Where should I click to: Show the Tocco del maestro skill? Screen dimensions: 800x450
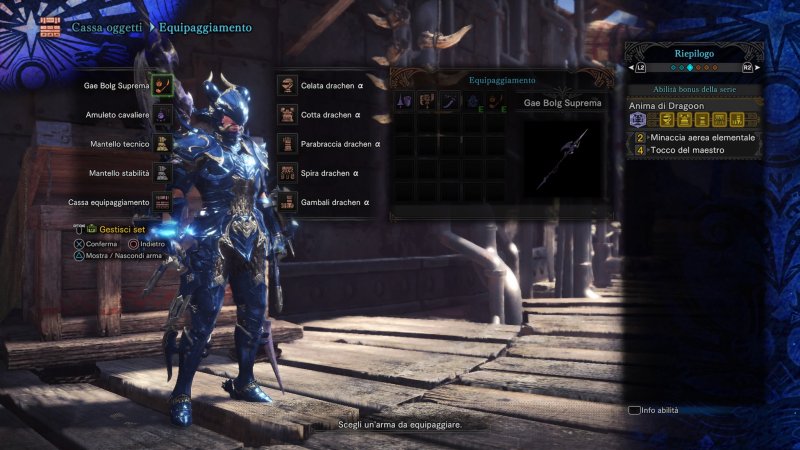click(692, 151)
